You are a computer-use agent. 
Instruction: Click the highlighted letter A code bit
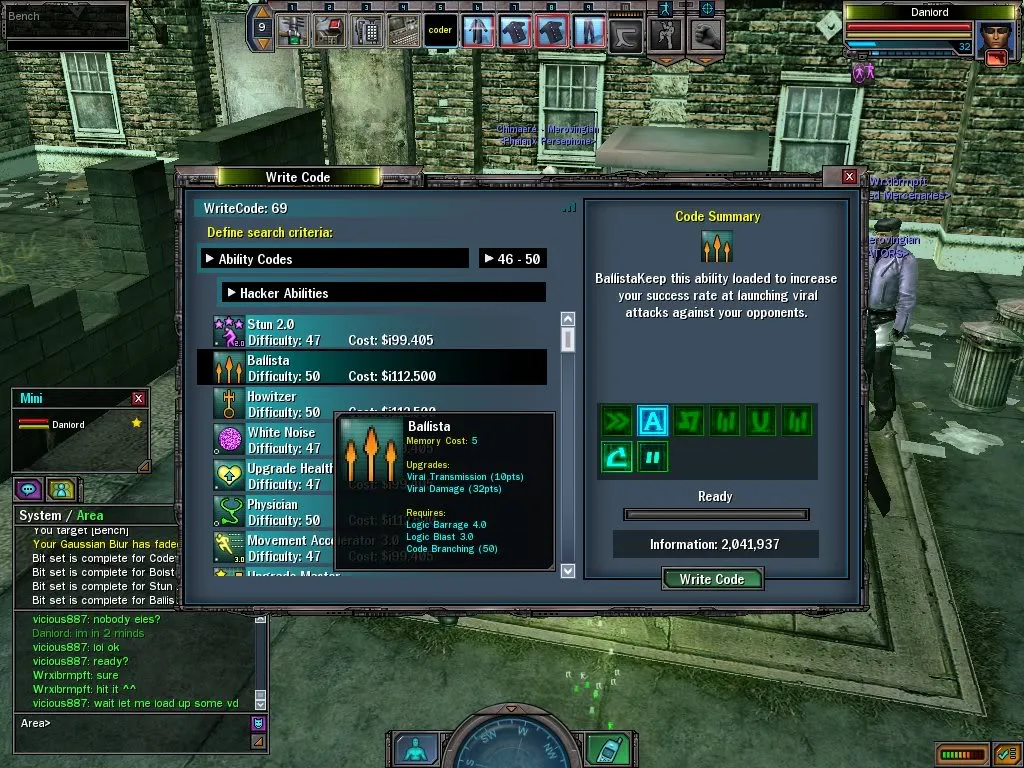(x=652, y=421)
